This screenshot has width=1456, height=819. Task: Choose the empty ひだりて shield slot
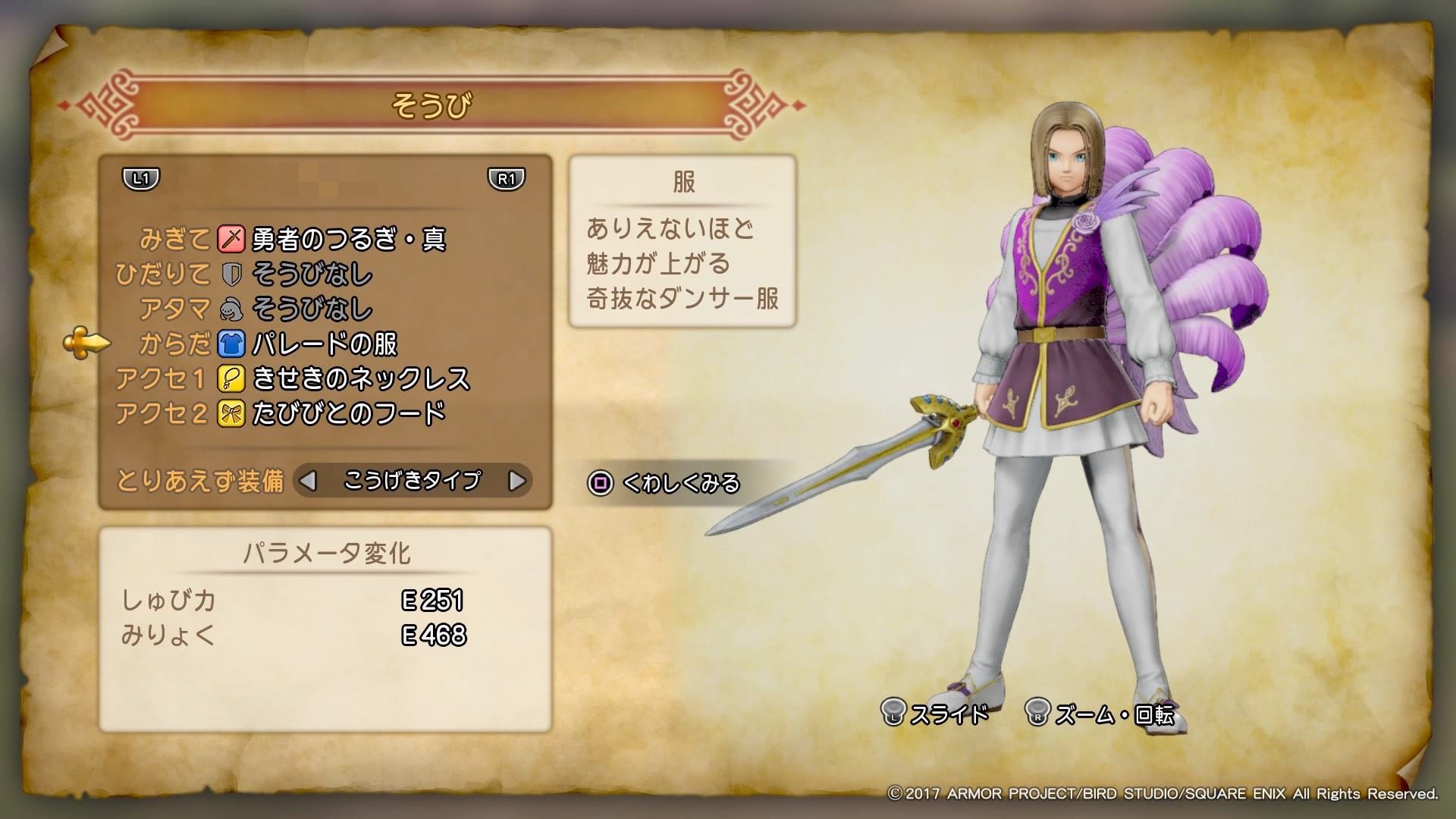point(311,275)
